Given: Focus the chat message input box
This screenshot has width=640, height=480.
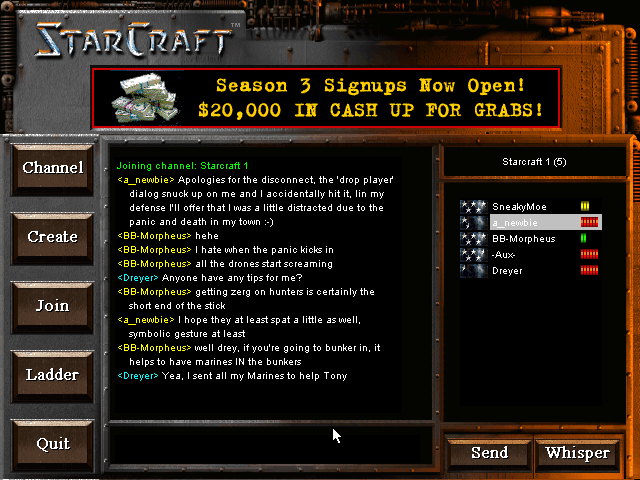Looking at the screenshot, I should click(x=270, y=440).
